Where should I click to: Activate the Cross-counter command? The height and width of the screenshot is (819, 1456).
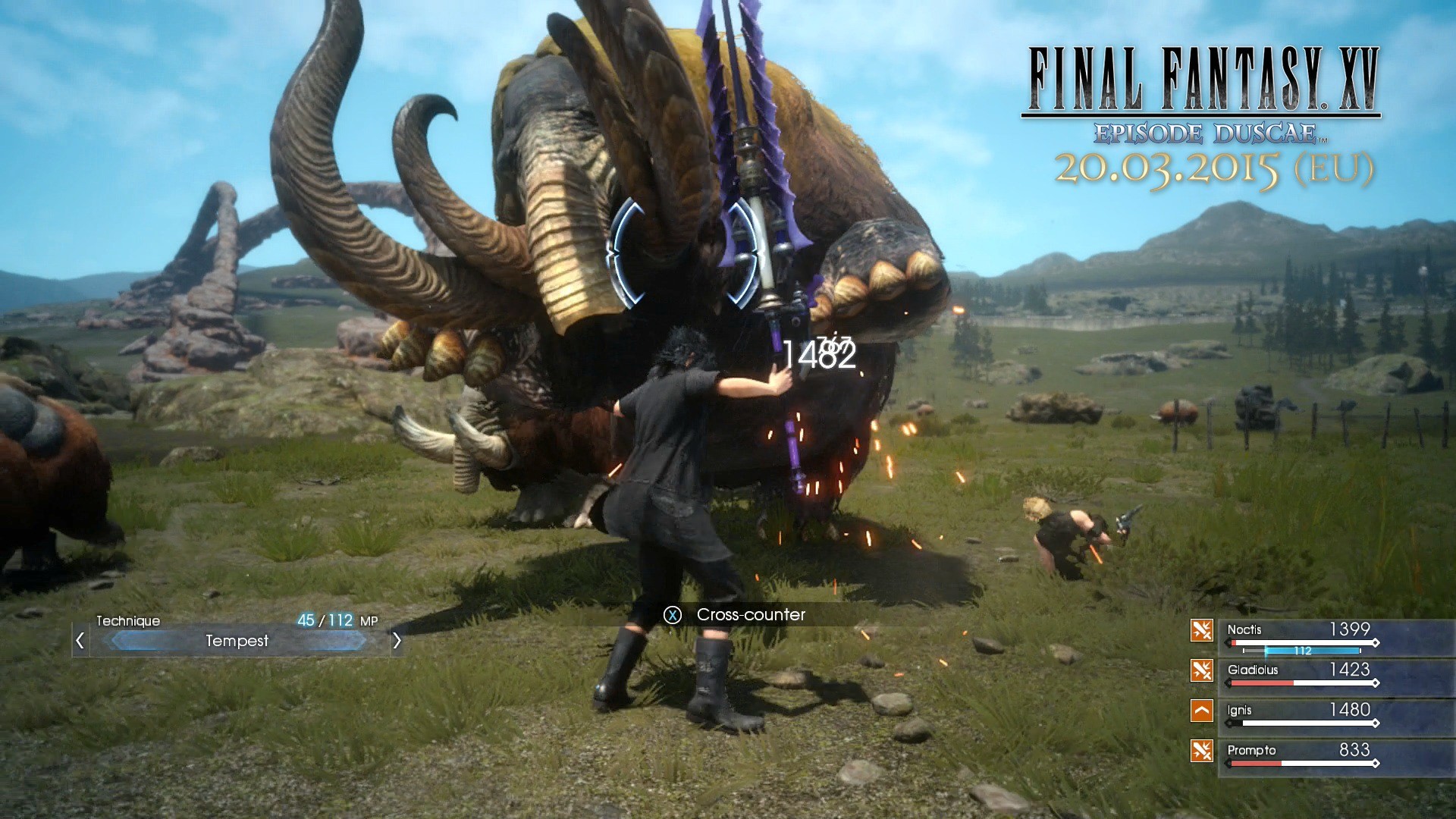point(749,615)
